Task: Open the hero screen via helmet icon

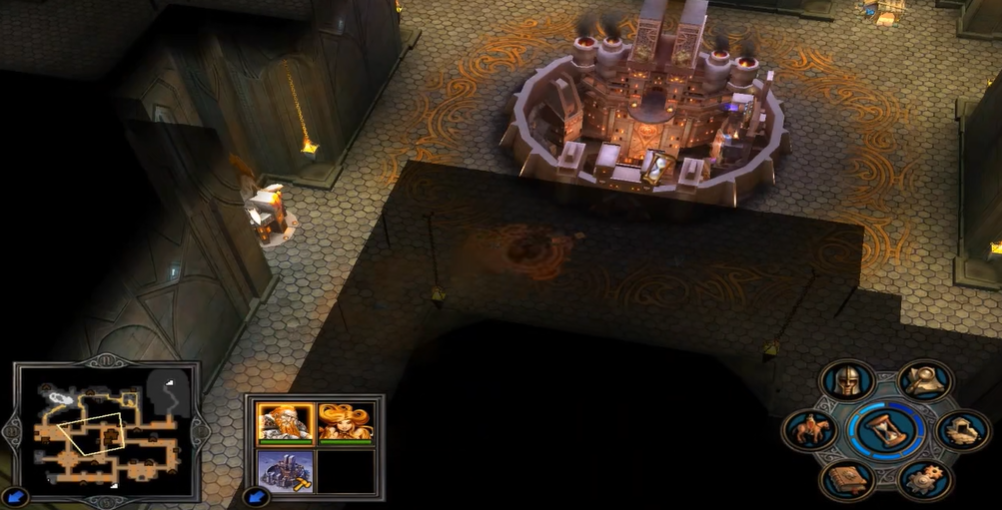Action: (x=847, y=381)
